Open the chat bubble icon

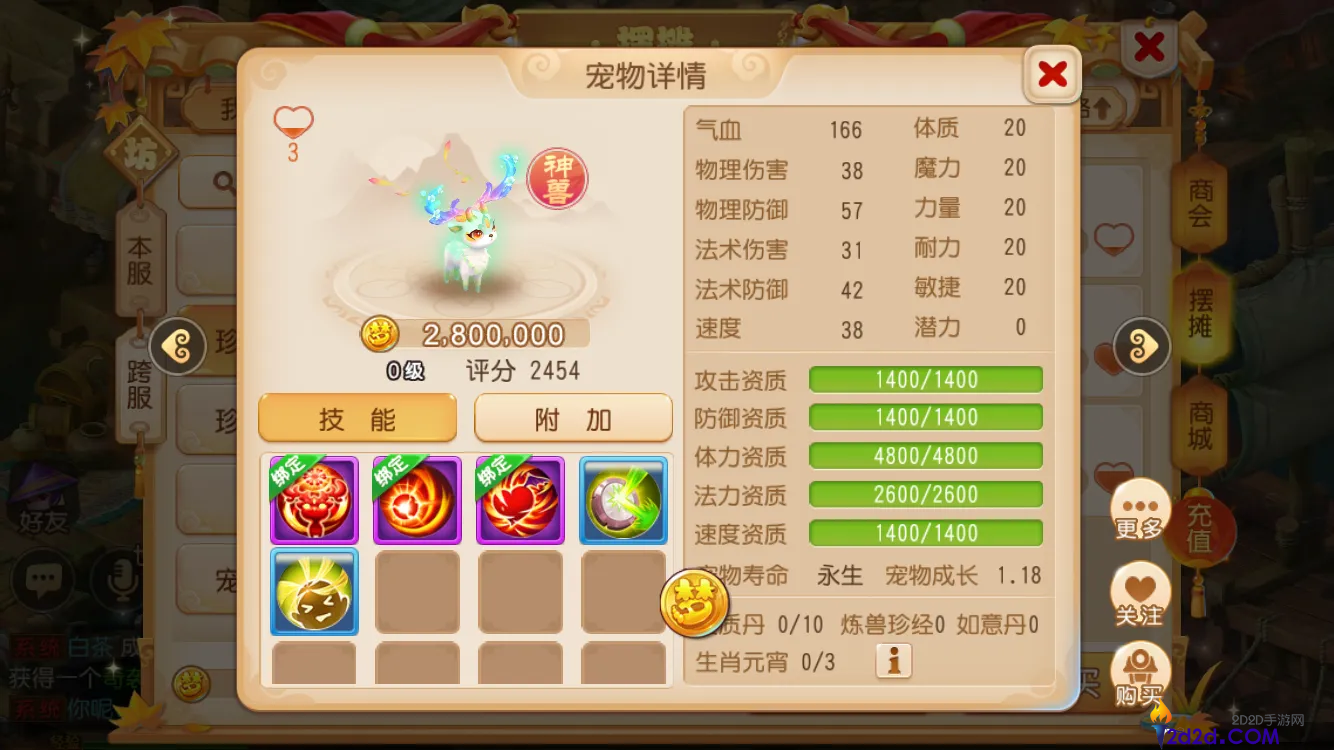coord(42,580)
